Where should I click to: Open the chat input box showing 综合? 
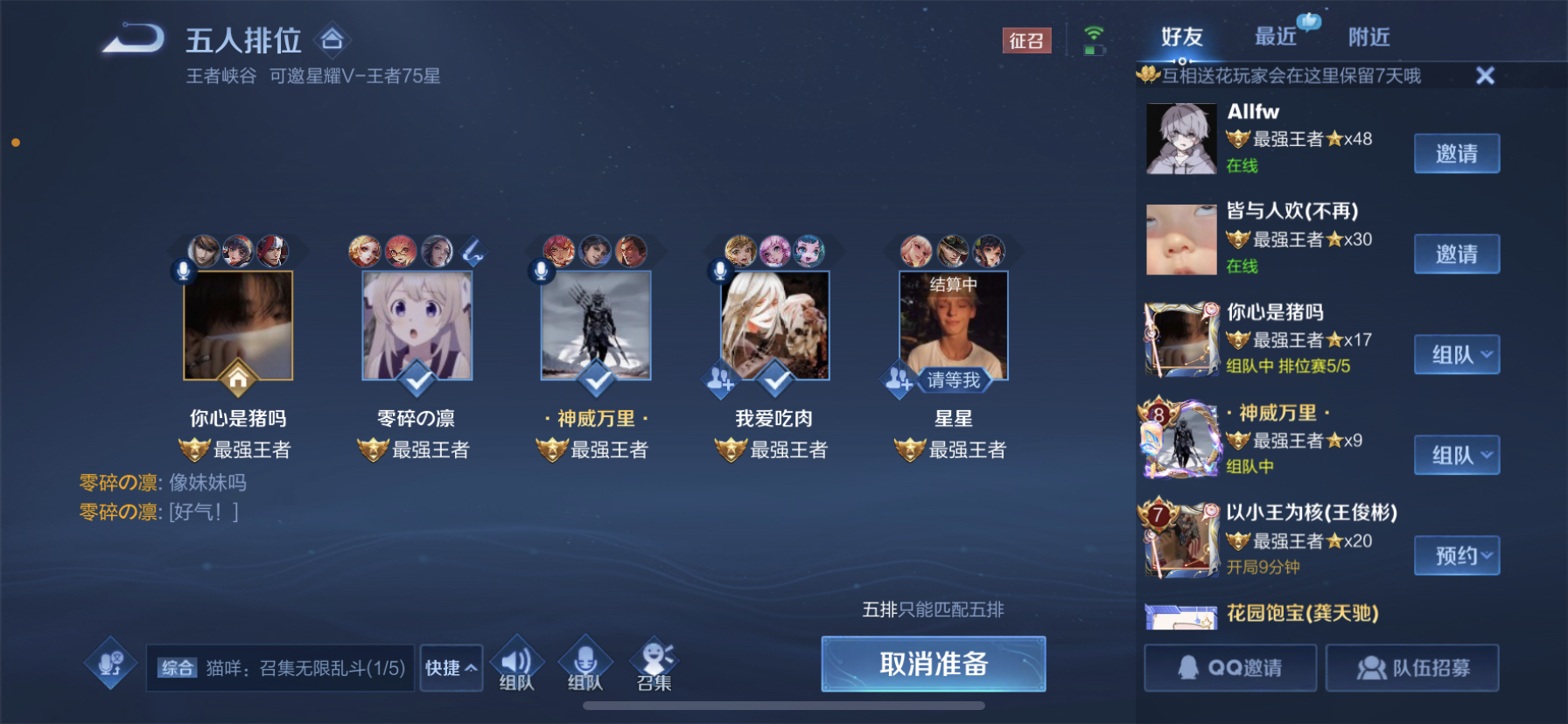[x=280, y=668]
